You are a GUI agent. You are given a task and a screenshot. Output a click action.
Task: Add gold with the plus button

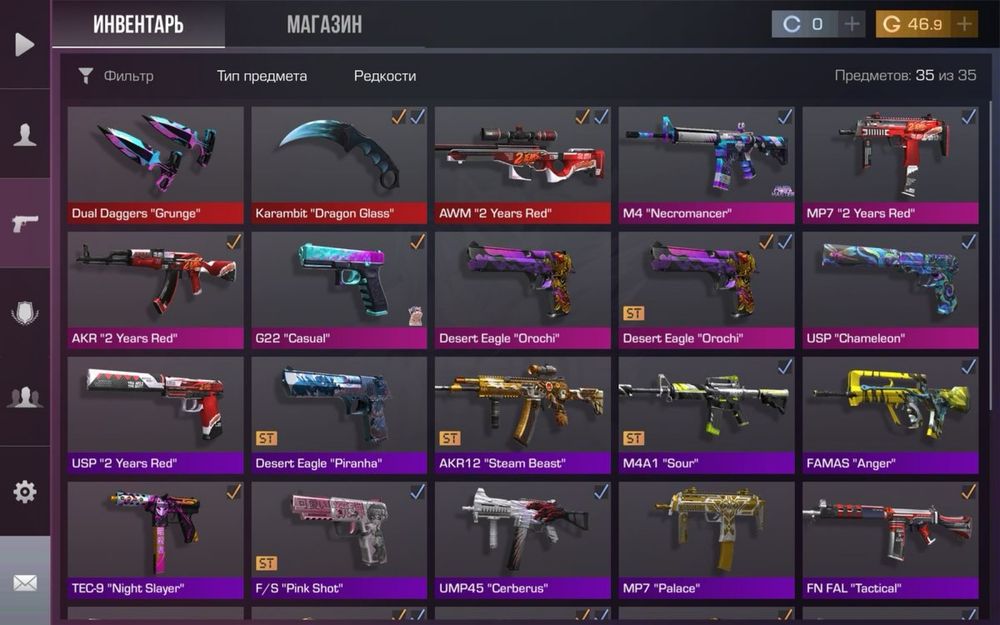coord(965,24)
